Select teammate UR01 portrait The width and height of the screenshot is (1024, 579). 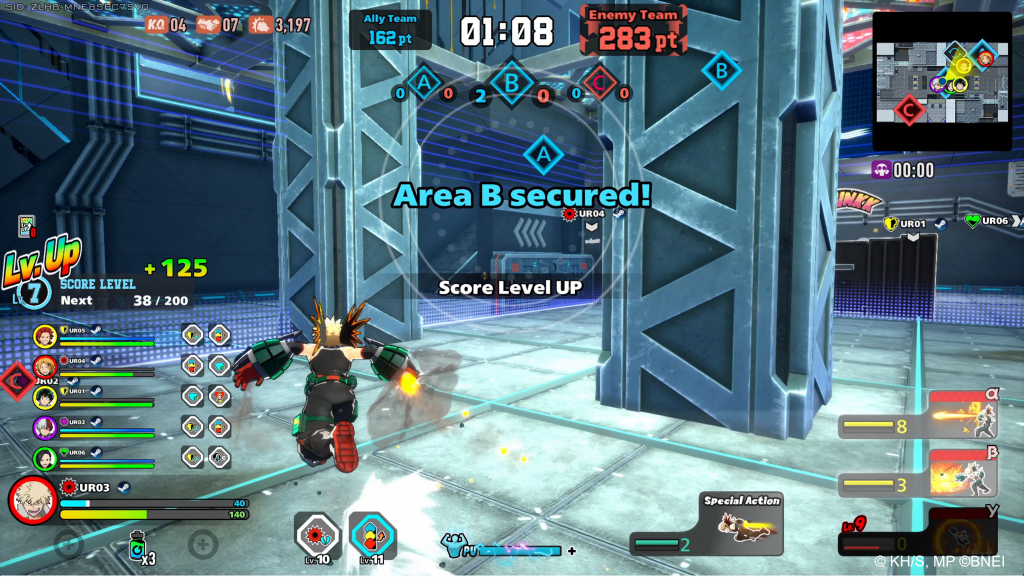click(44, 397)
